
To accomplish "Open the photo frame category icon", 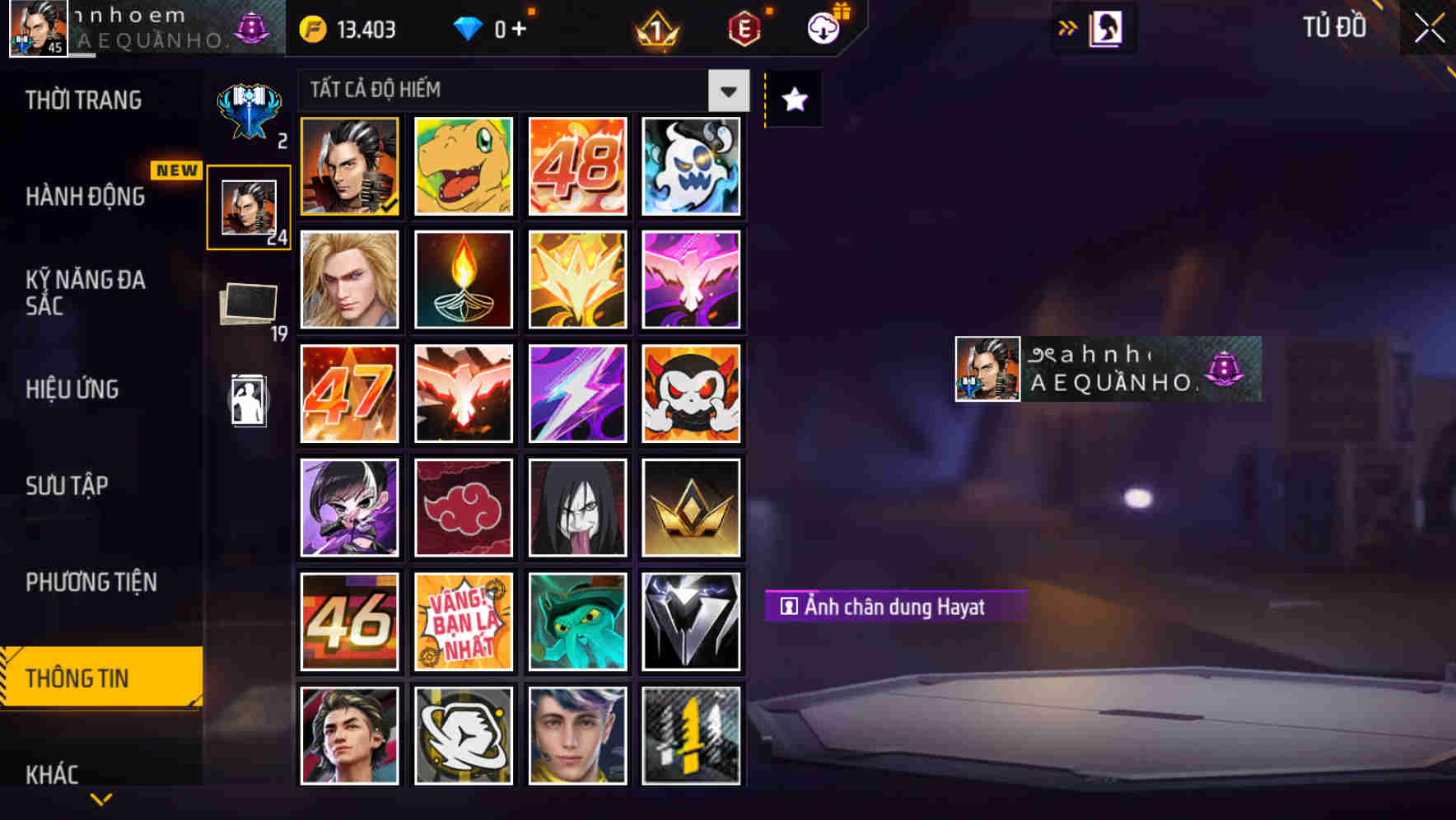I will 248,303.
